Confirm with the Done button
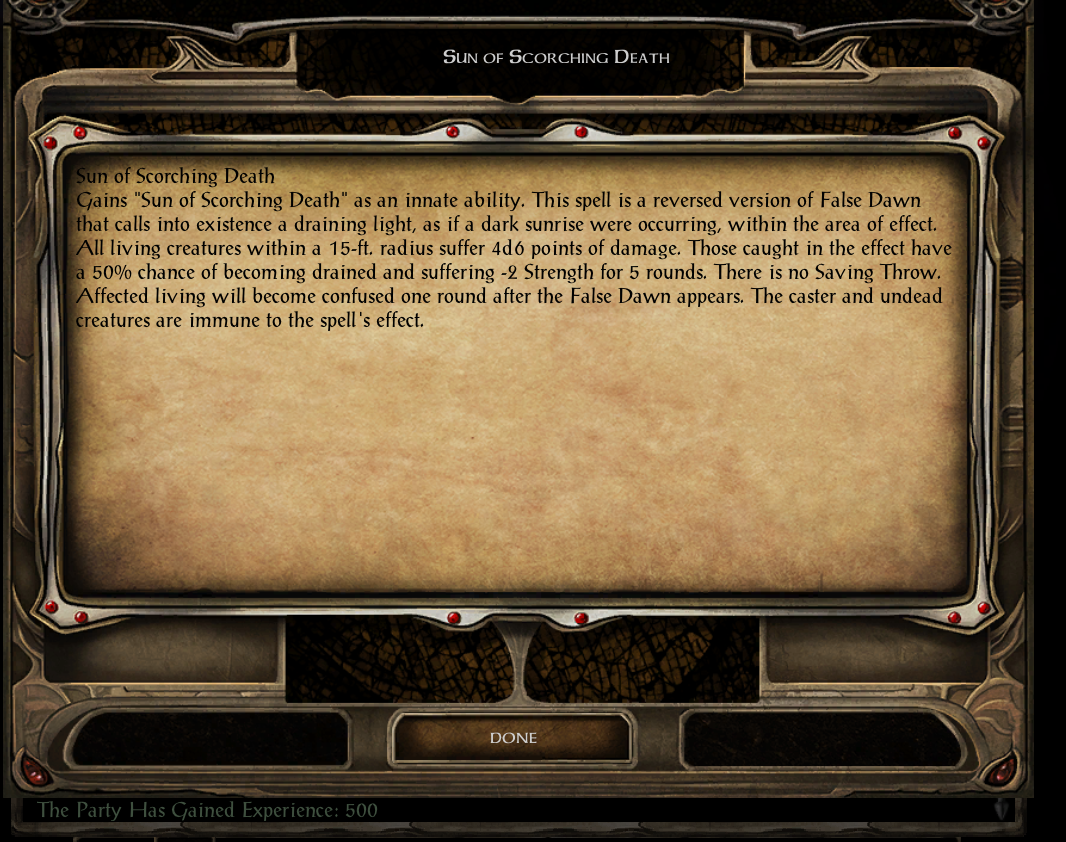Screen dimensions: 1066x842 tap(513, 738)
